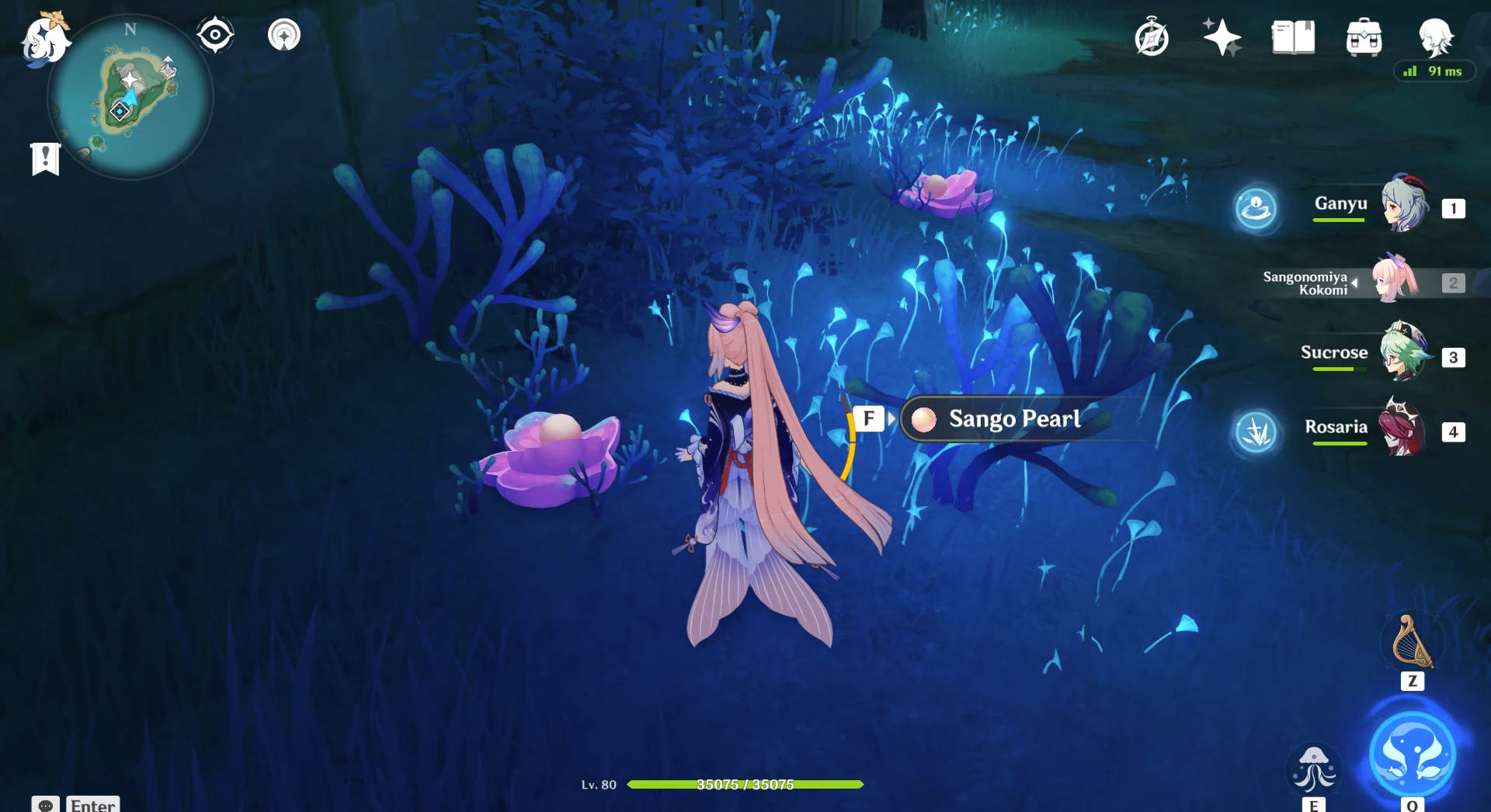Activate Ganyu's Elemental Burst ready icon
Image resolution: width=1491 pixels, height=812 pixels.
[x=1256, y=208]
